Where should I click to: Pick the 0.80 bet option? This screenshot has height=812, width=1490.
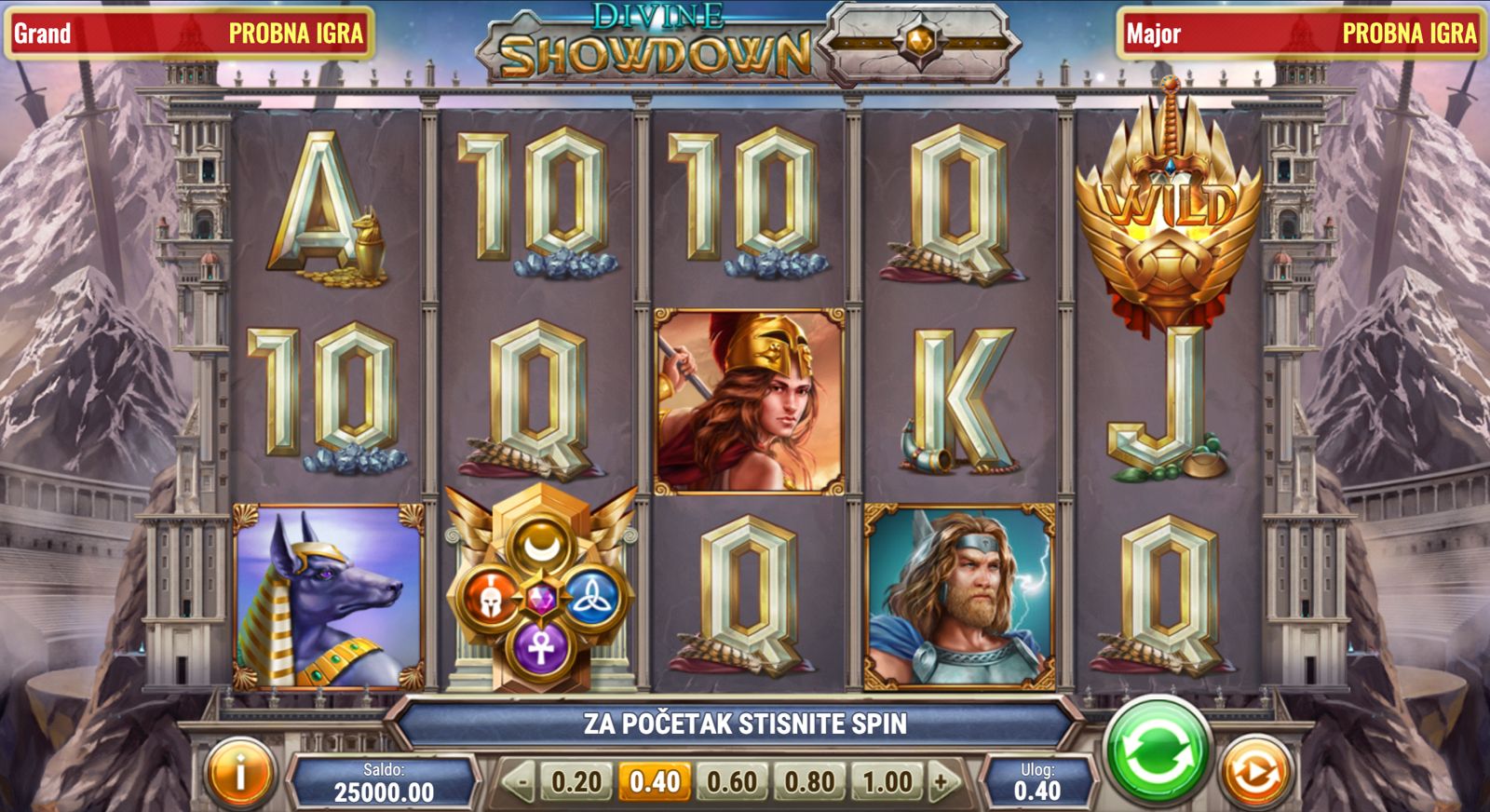click(x=809, y=781)
